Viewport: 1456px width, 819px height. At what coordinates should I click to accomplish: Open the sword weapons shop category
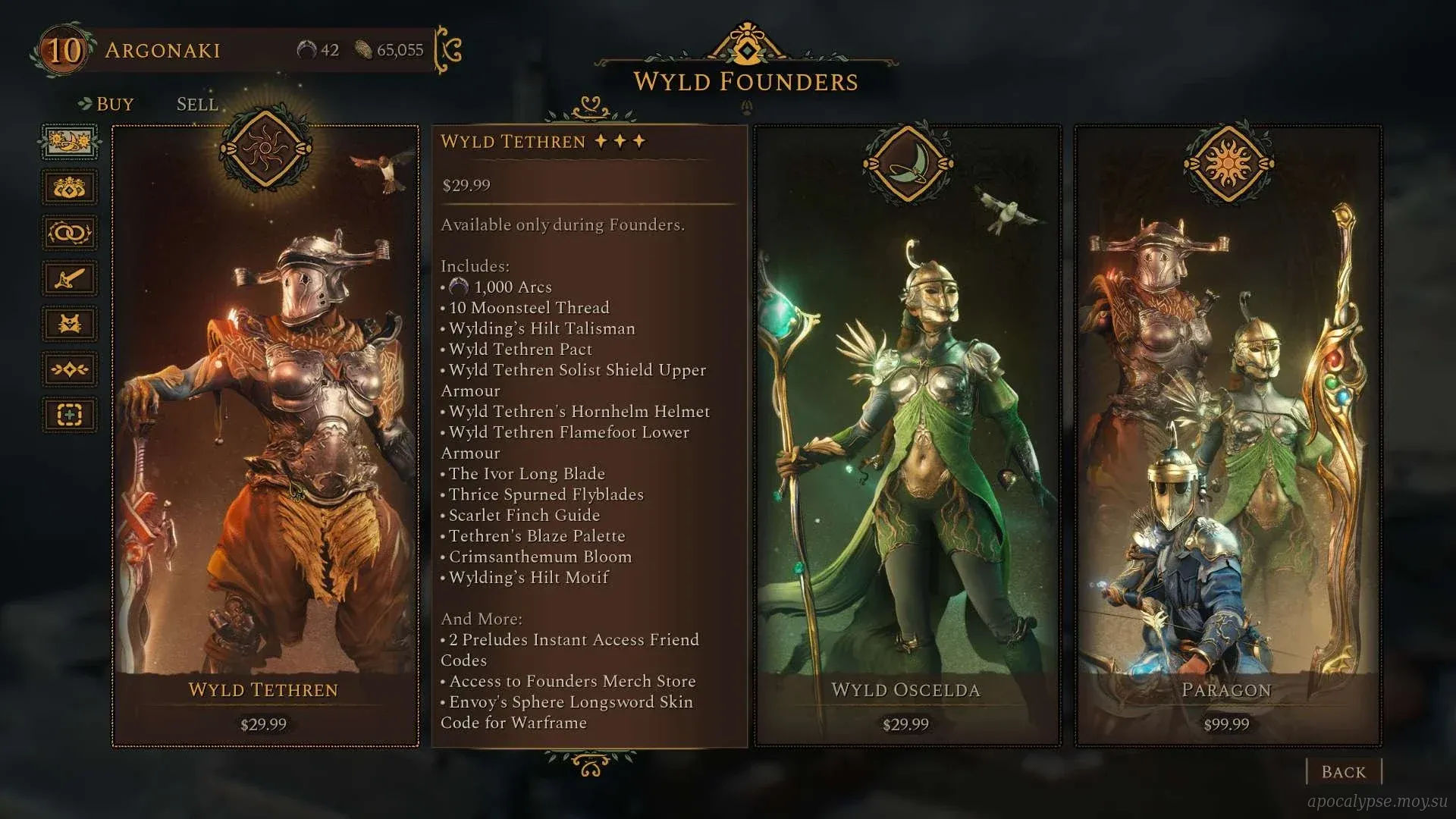(x=69, y=278)
